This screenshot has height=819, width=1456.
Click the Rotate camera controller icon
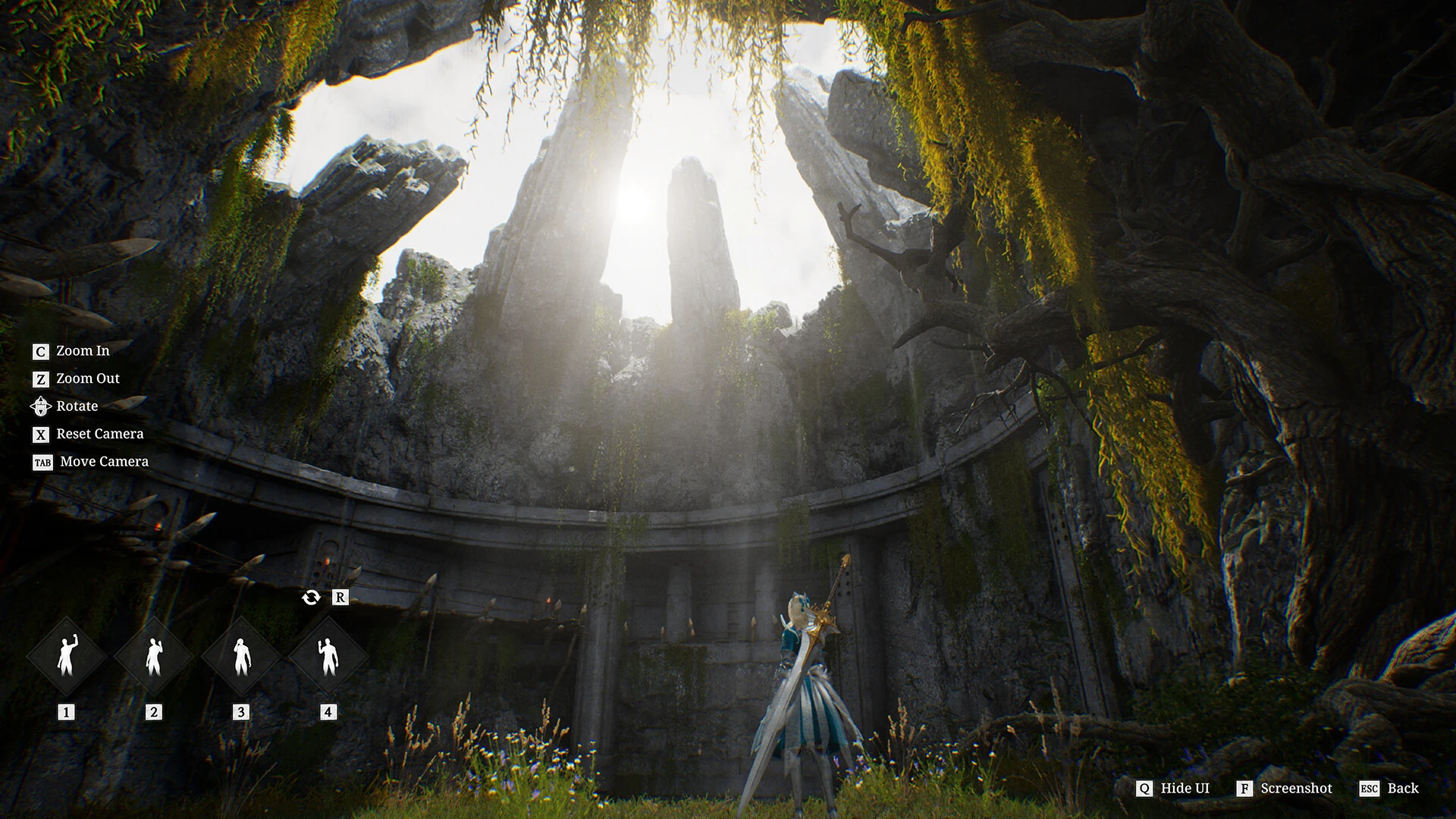[41, 406]
